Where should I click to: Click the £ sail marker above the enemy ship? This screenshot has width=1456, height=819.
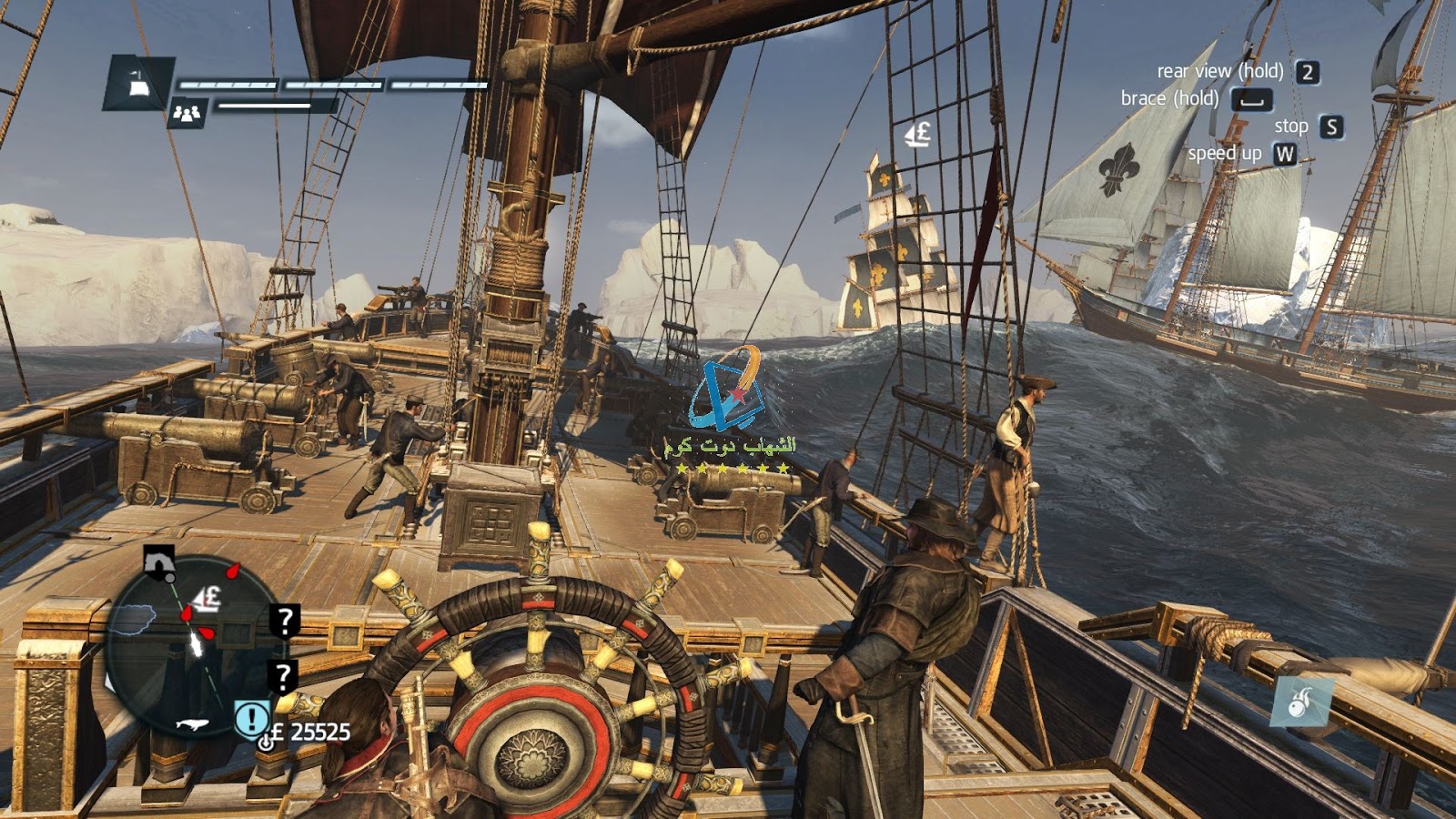click(x=915, y=135)
